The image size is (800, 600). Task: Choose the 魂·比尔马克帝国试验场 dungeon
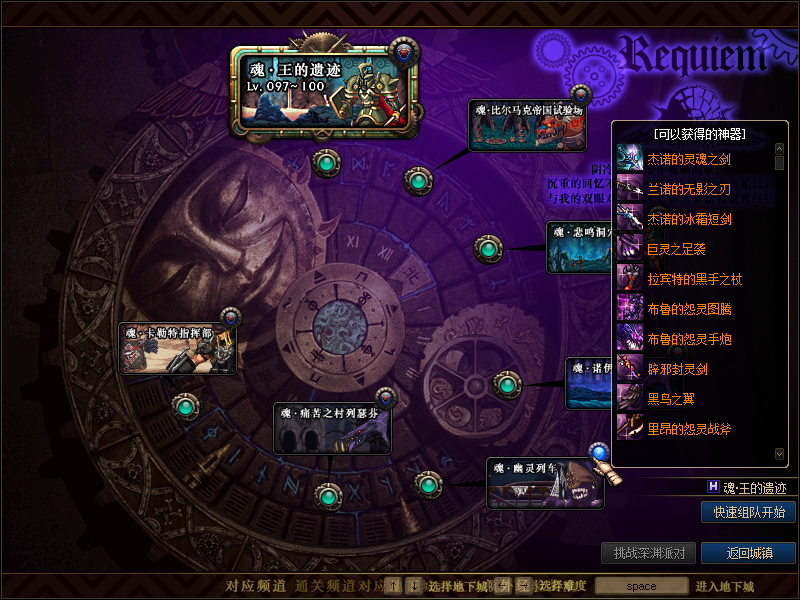click(528, 125)
